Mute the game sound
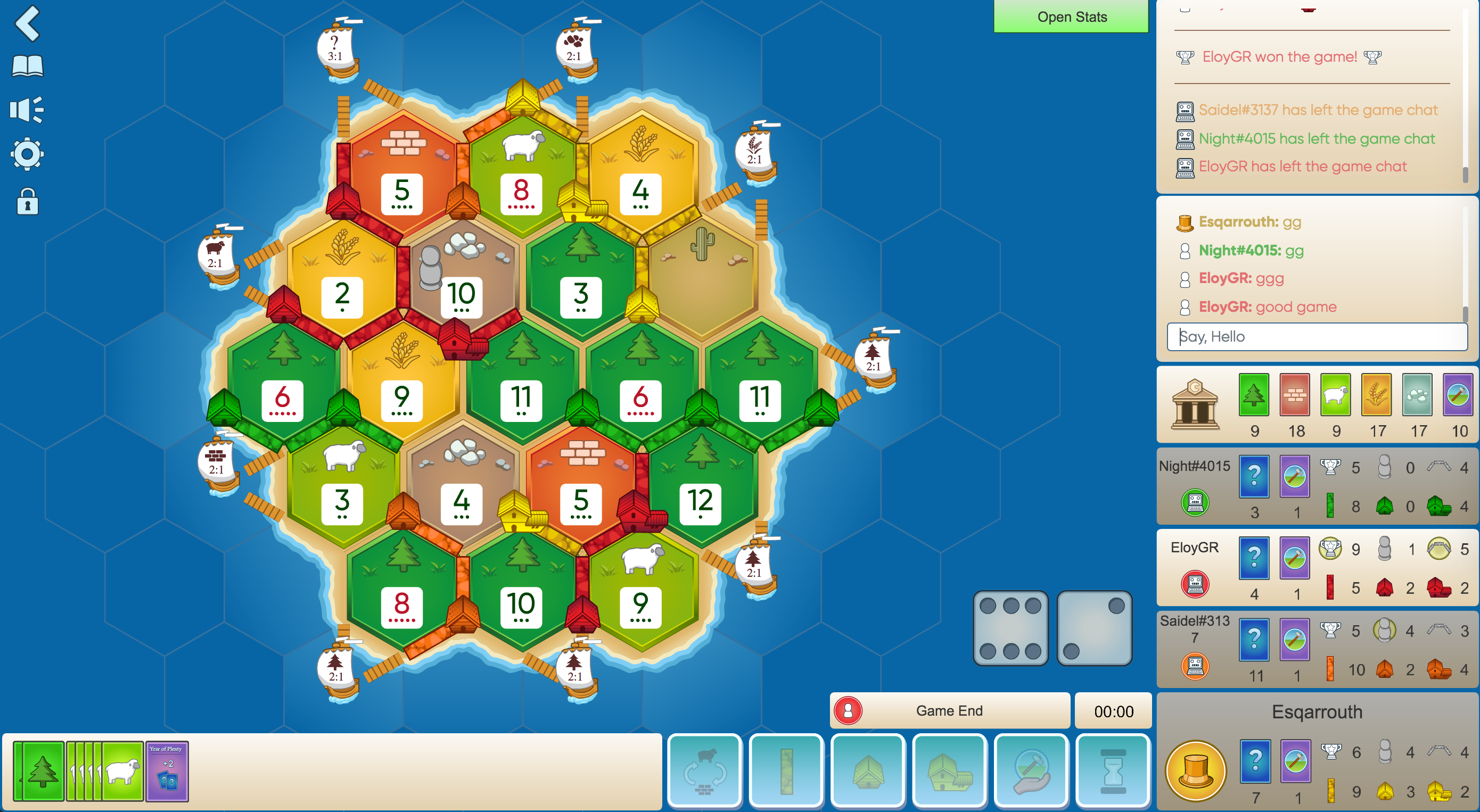The image size is (1480, 812). 27,109
